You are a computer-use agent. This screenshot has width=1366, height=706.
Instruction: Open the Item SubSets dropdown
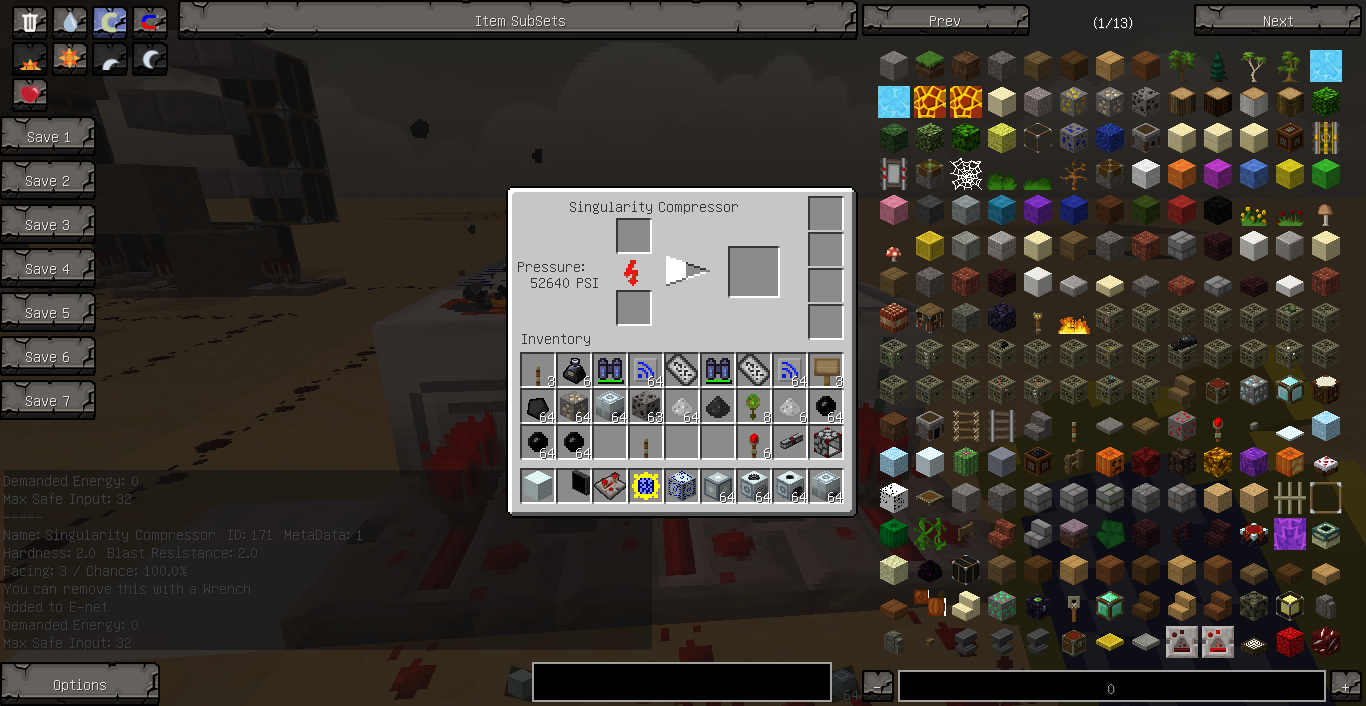click(x=519, y=21)
